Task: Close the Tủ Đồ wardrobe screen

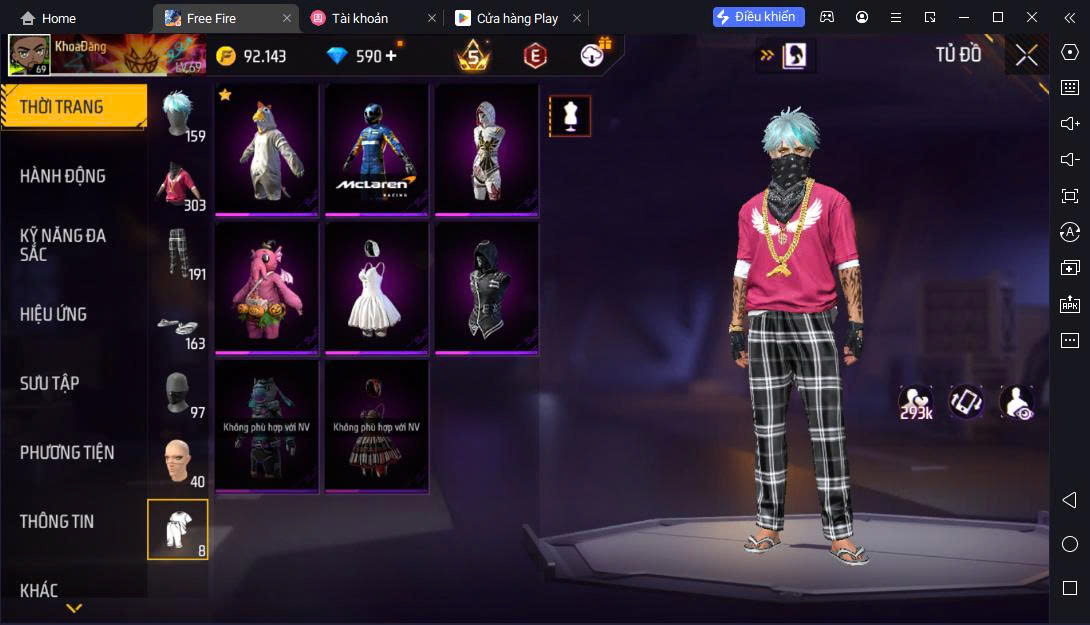Action: point(1026,55)
